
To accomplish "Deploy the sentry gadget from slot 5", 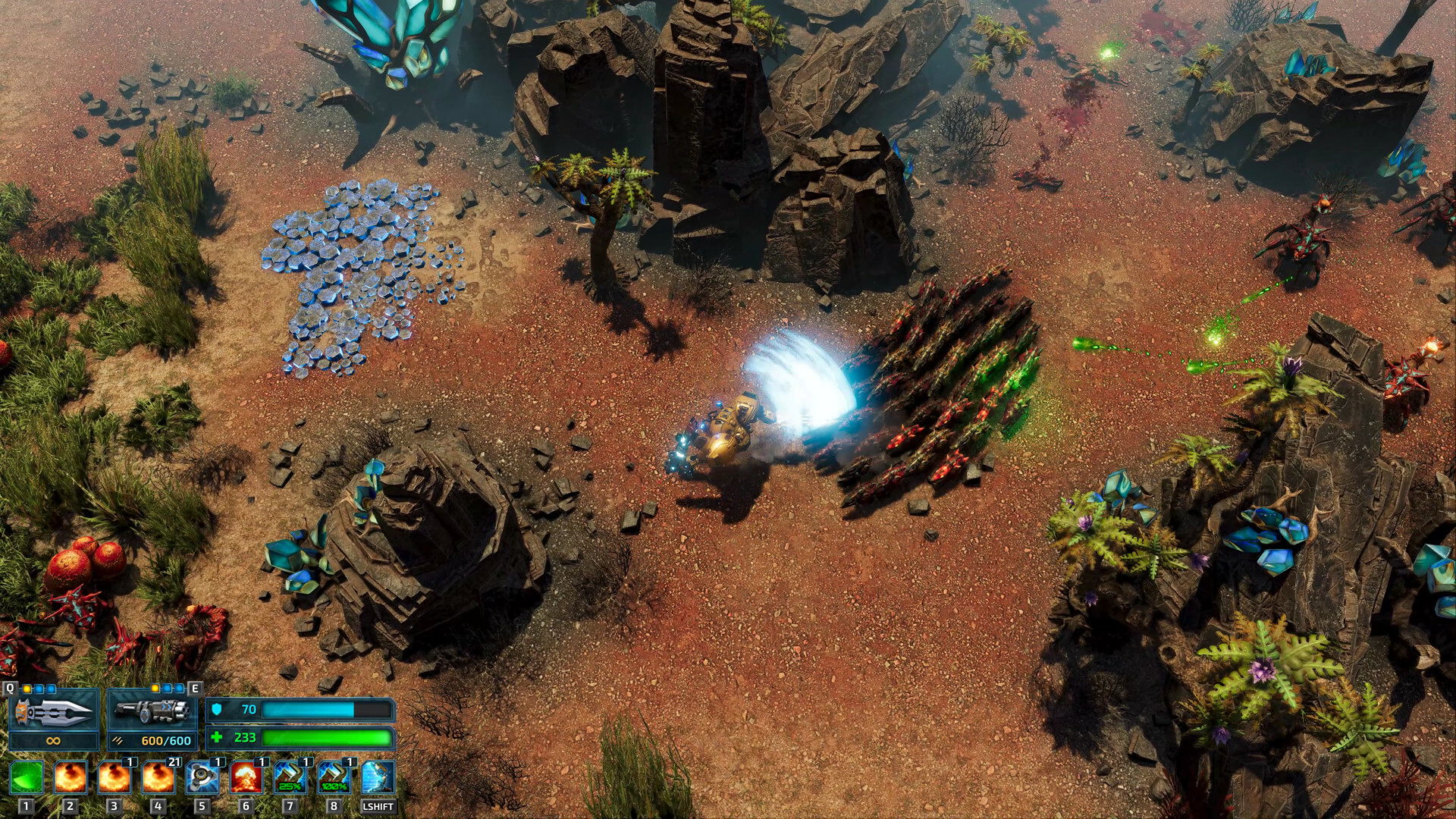I will point(202,777).
